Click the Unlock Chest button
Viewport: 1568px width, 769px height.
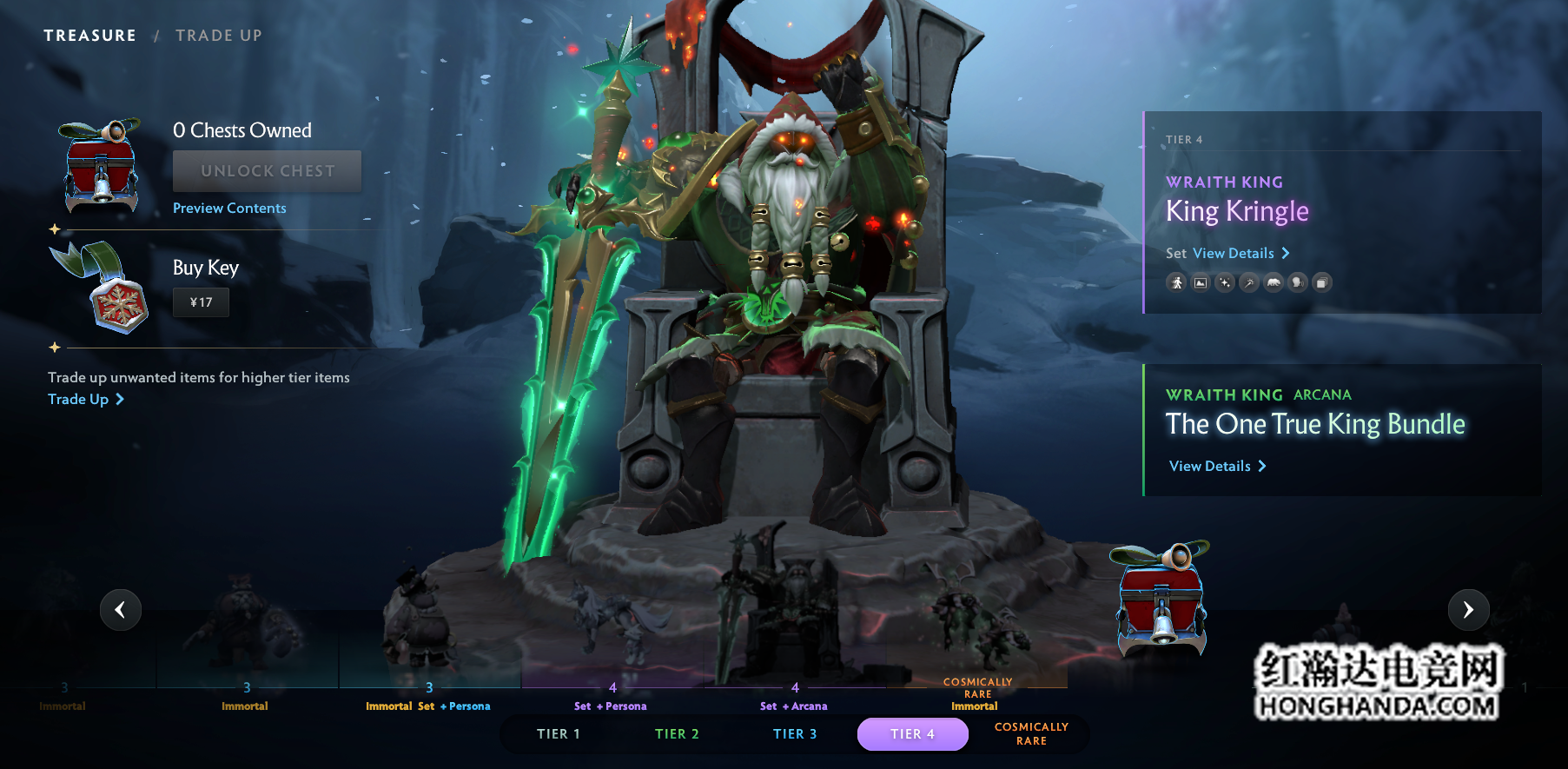click(267, 171)
